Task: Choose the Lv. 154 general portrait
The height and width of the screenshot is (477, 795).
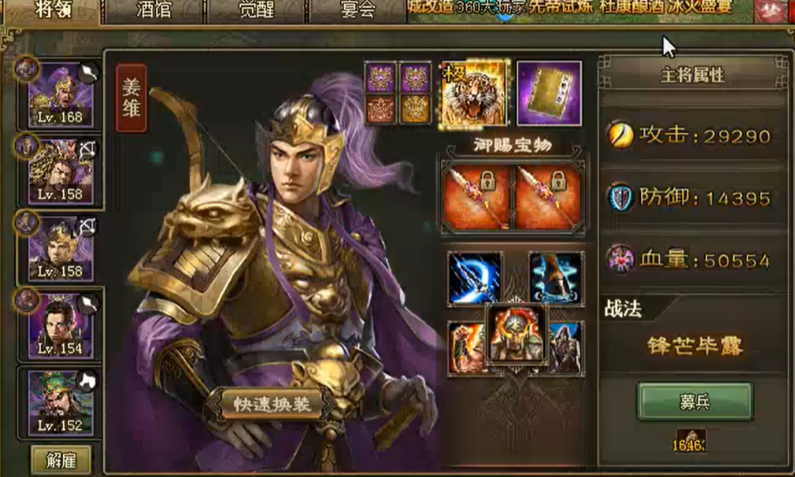Action: [x=60, y=325]
